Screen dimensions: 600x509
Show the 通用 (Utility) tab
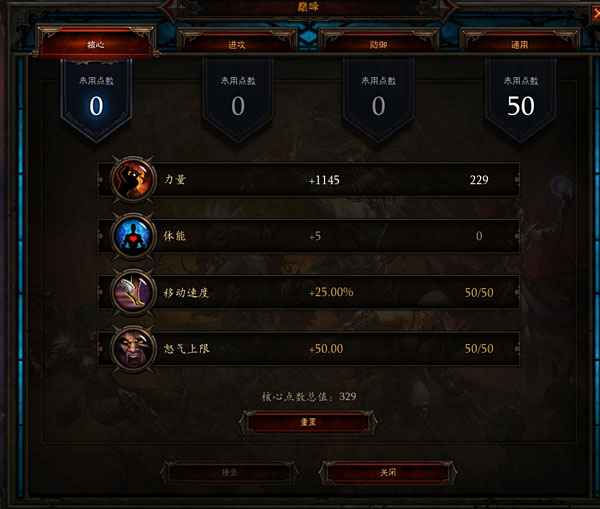(520, 45)
